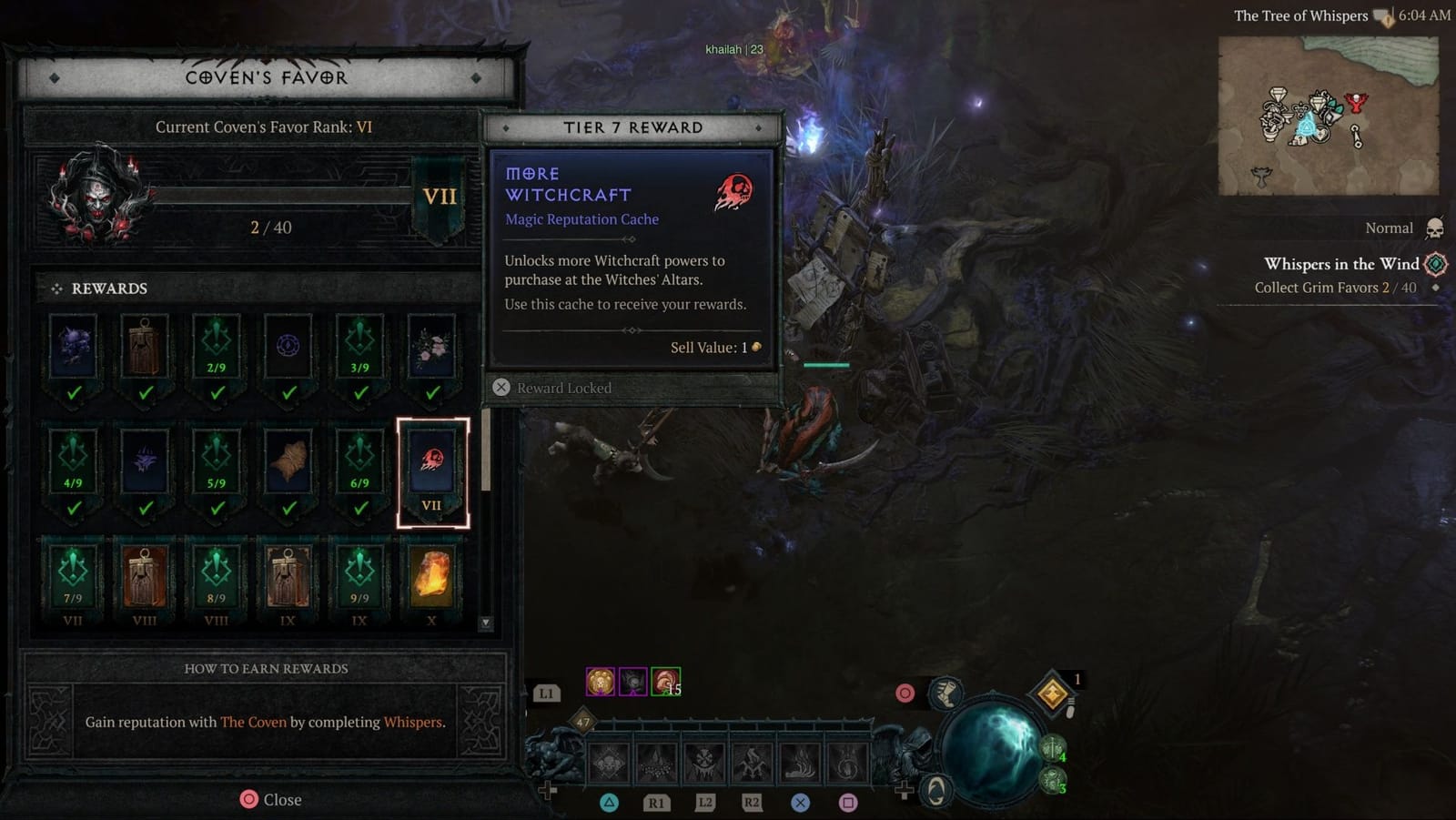
Task: Click the Normal world tier skull icon
Action: [1435, 228]
